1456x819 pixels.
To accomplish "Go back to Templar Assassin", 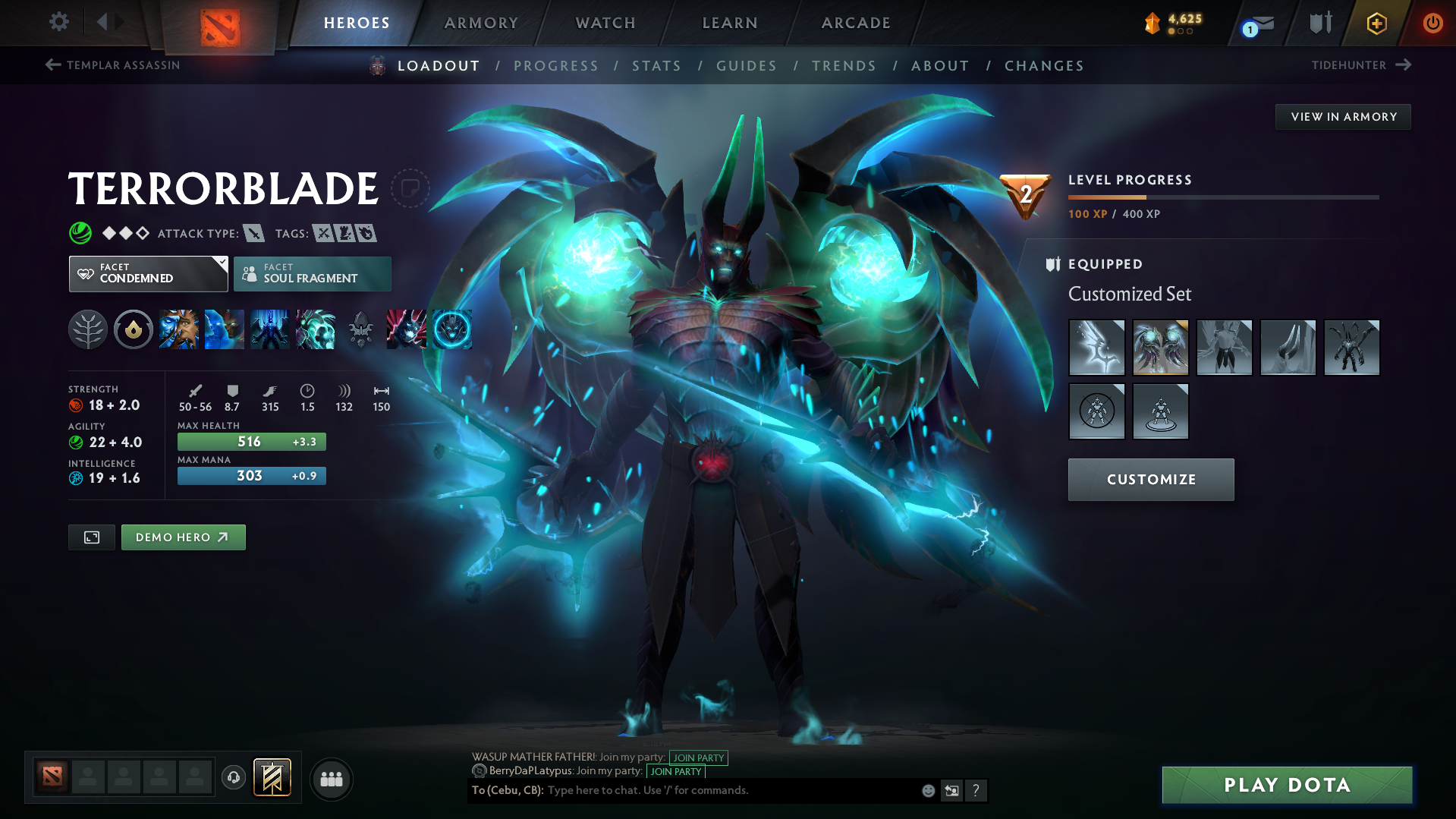I will 112,65.
